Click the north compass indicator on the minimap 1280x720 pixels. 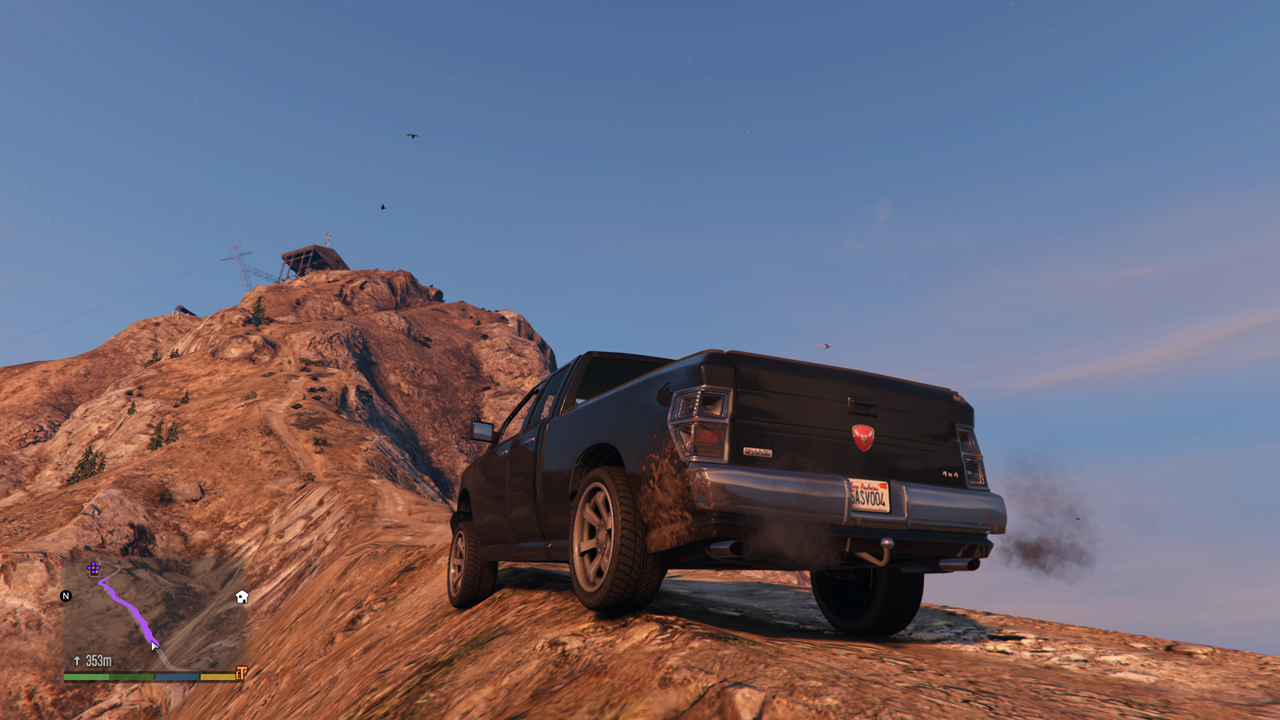[66, 596]
